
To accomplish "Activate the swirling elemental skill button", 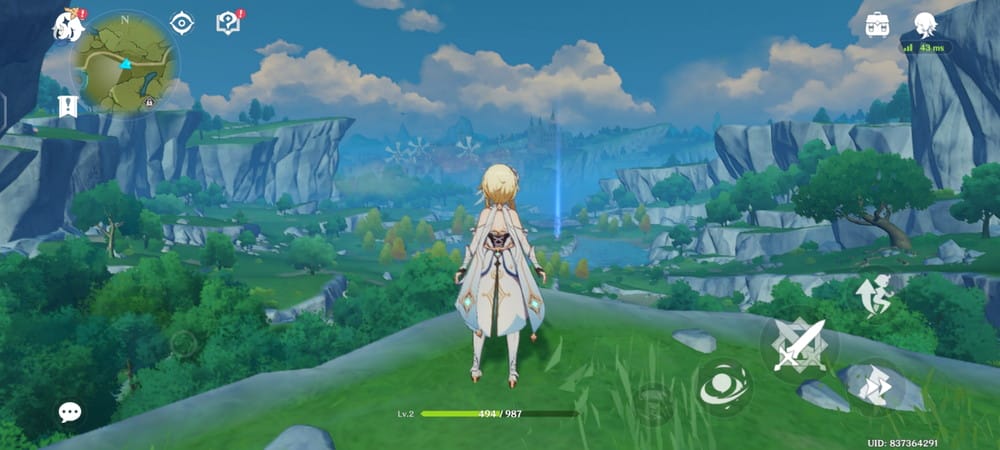I will (723, 387).
